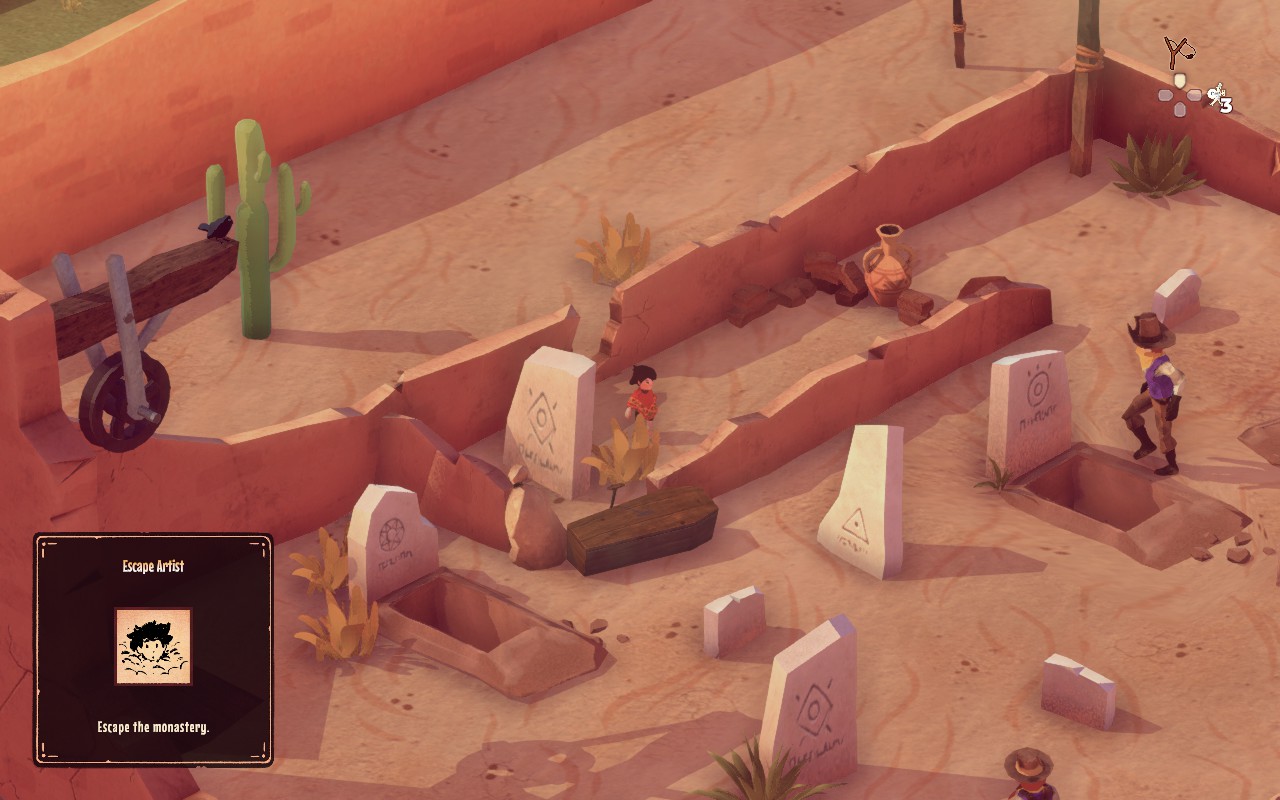1280x800 pixels.
Task: Click the Escape Artist boy portrait thumbnail
Action: (x=153, y=646)
